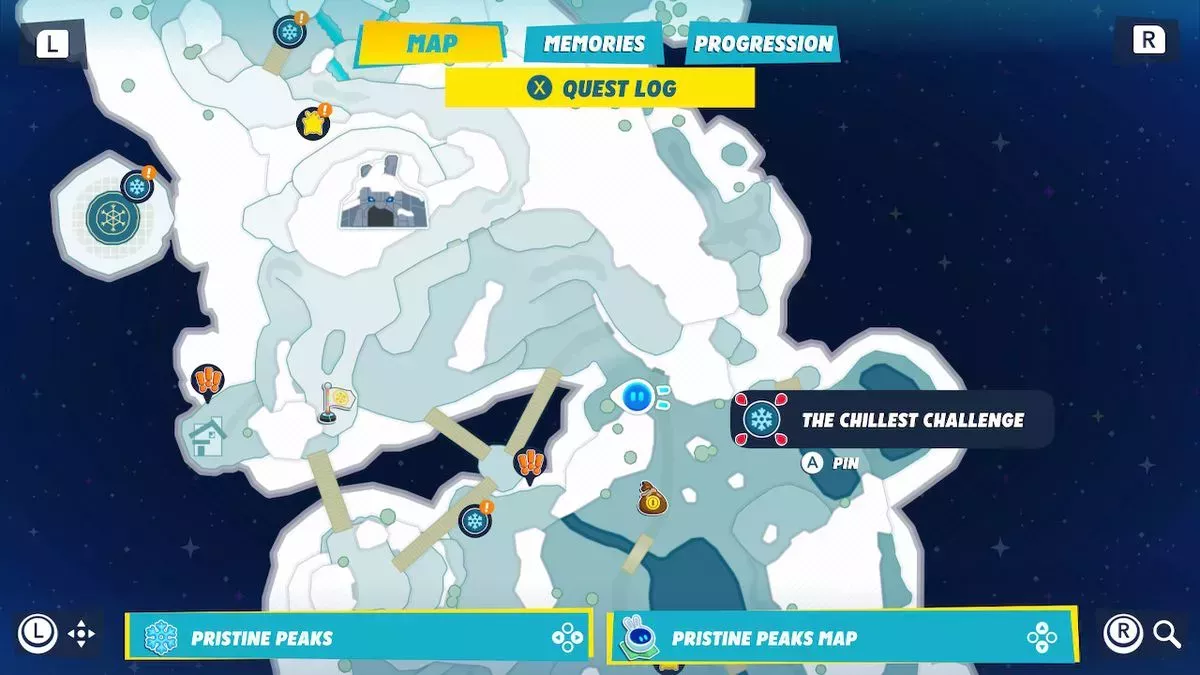Select The Chillest Challenge map marker
Screen dimensions: 1200x675
point(762,419)
